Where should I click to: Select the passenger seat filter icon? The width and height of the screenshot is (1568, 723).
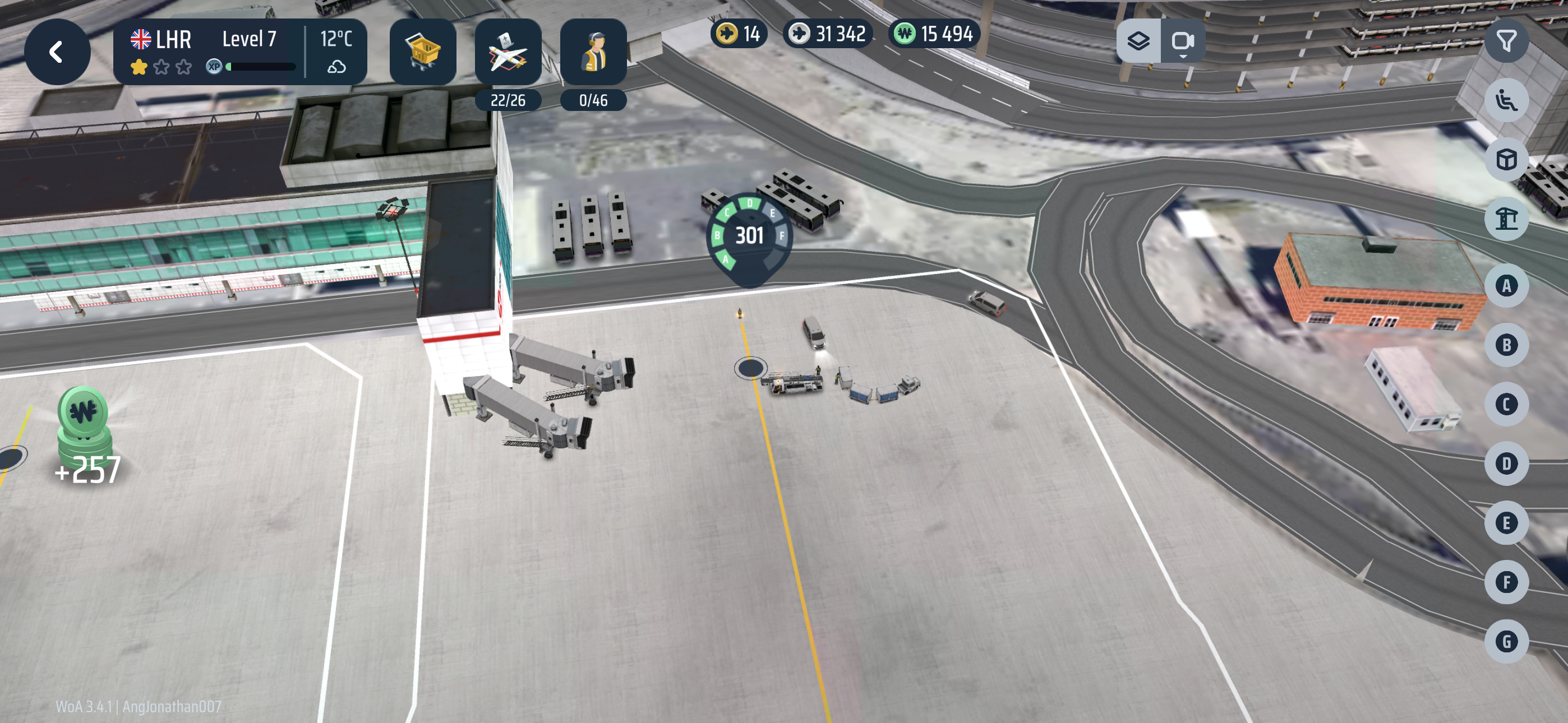[x=1506, y=100]
